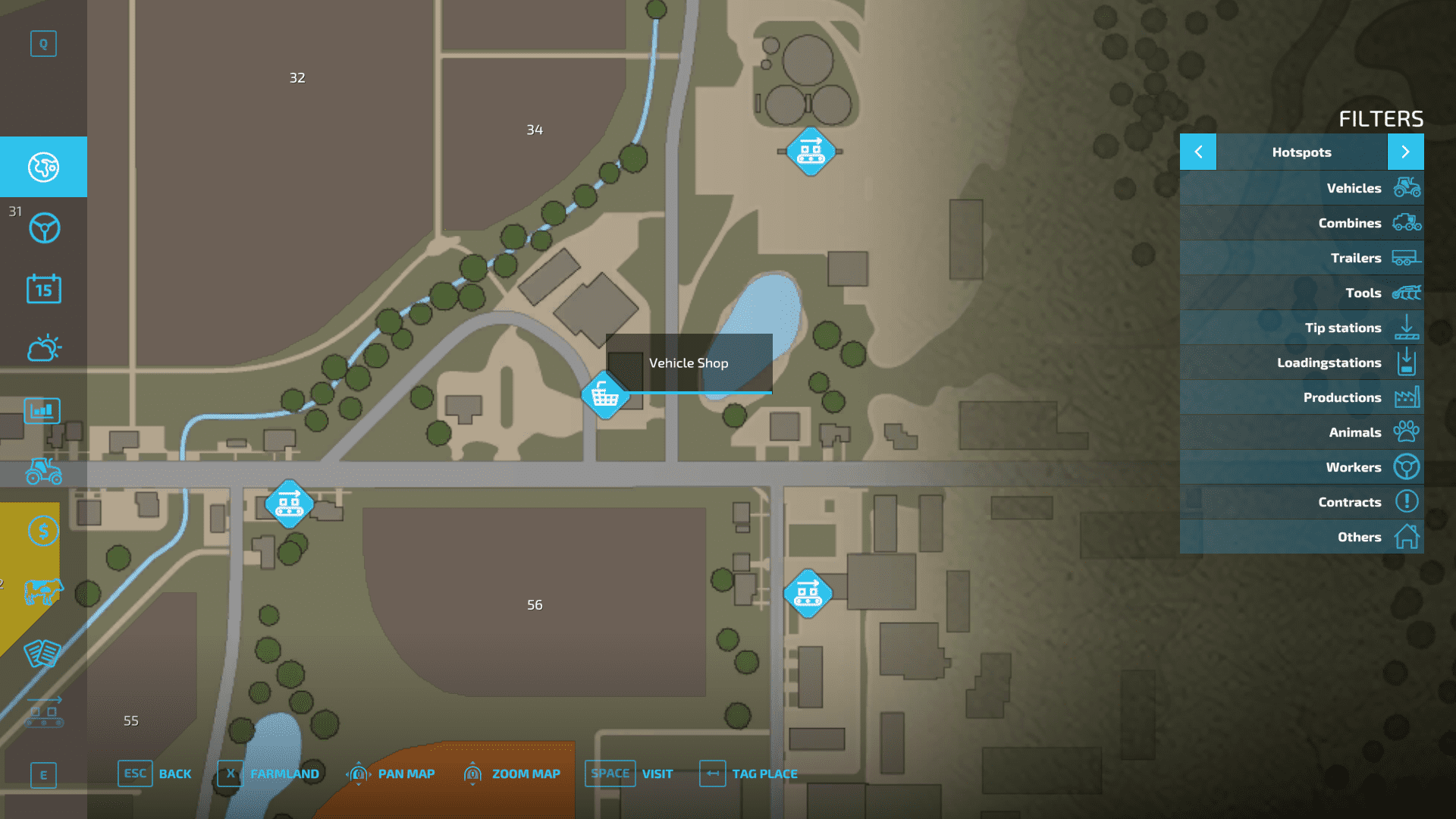
Task: Toggle the Contracts filter
Action: pyautogui.click(x=1301, y=502)
